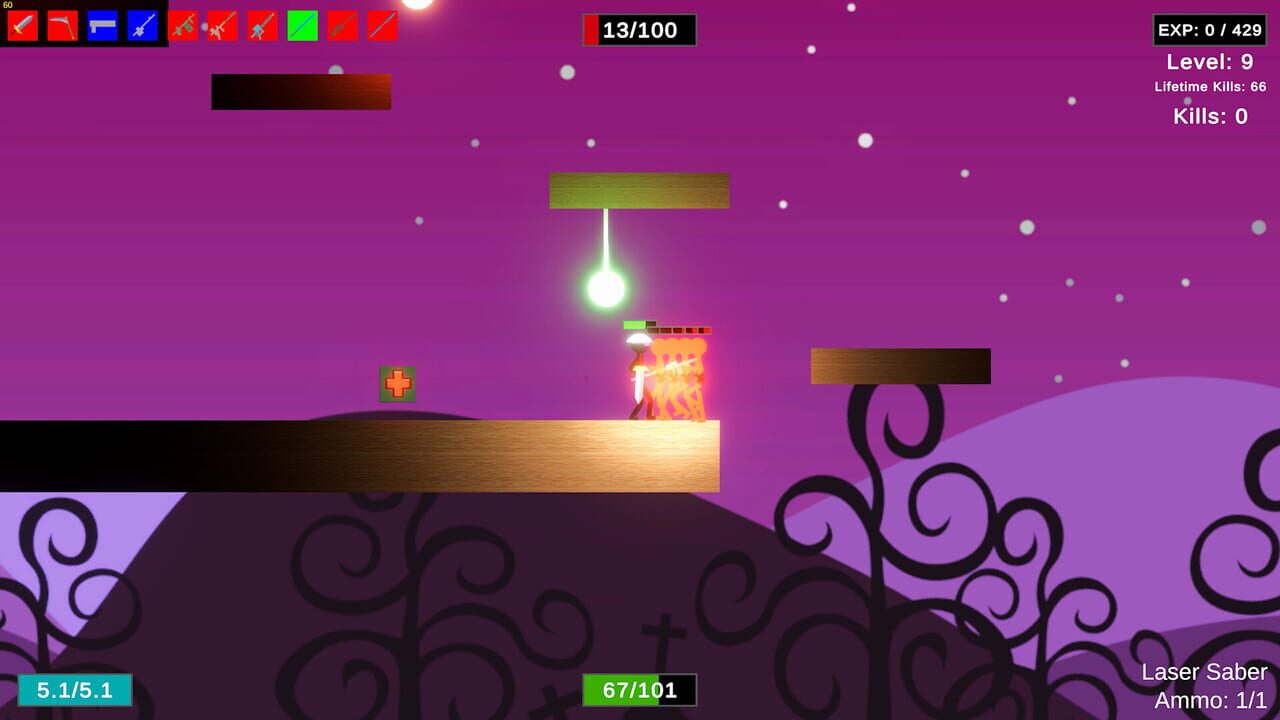Image resolution: width=1280 pixels, height=720 pixels.
Task: Click the health cross pickup
Action: coord(397,381)
